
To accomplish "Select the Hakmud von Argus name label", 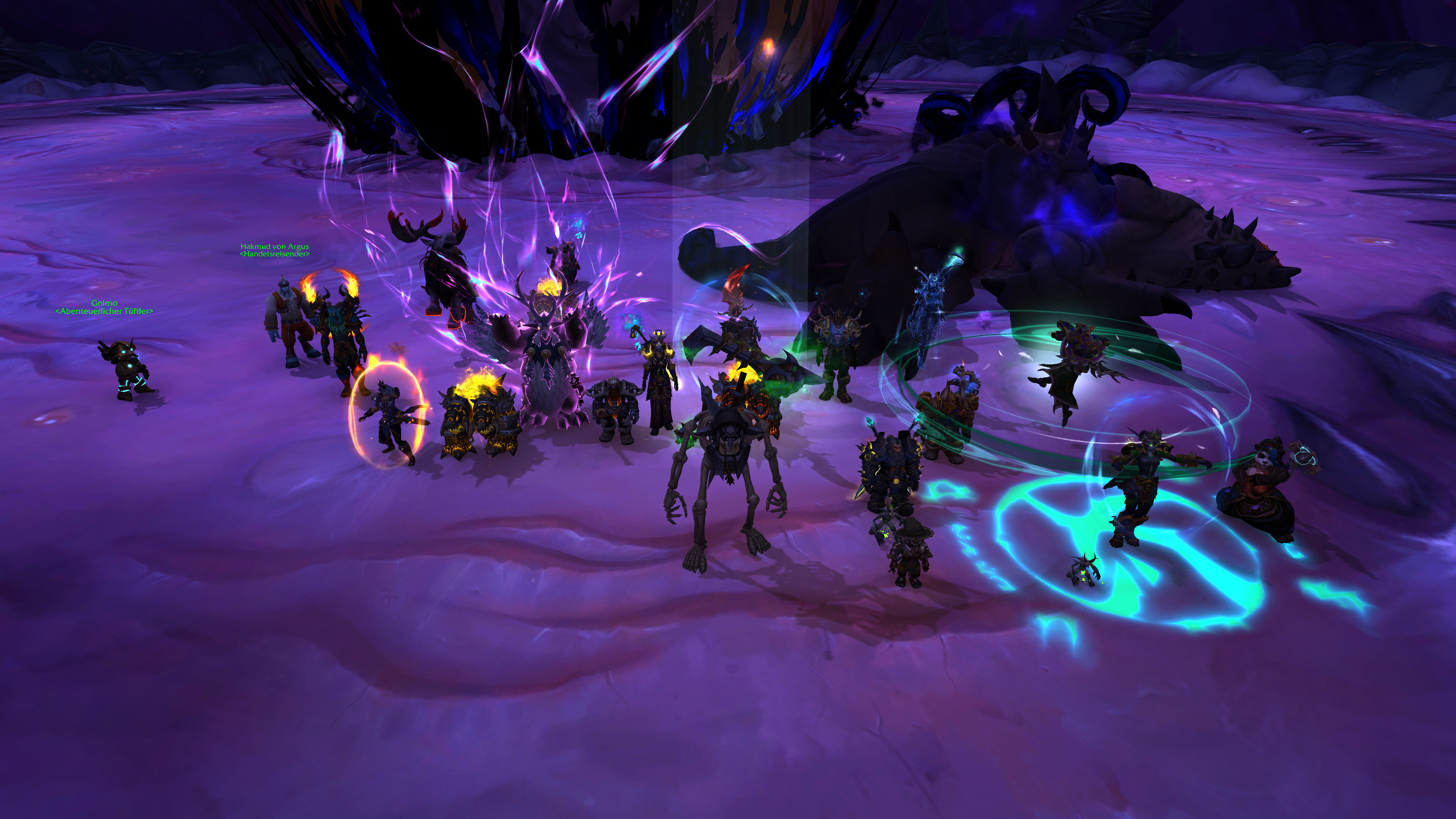I will [x=275, y=246].
